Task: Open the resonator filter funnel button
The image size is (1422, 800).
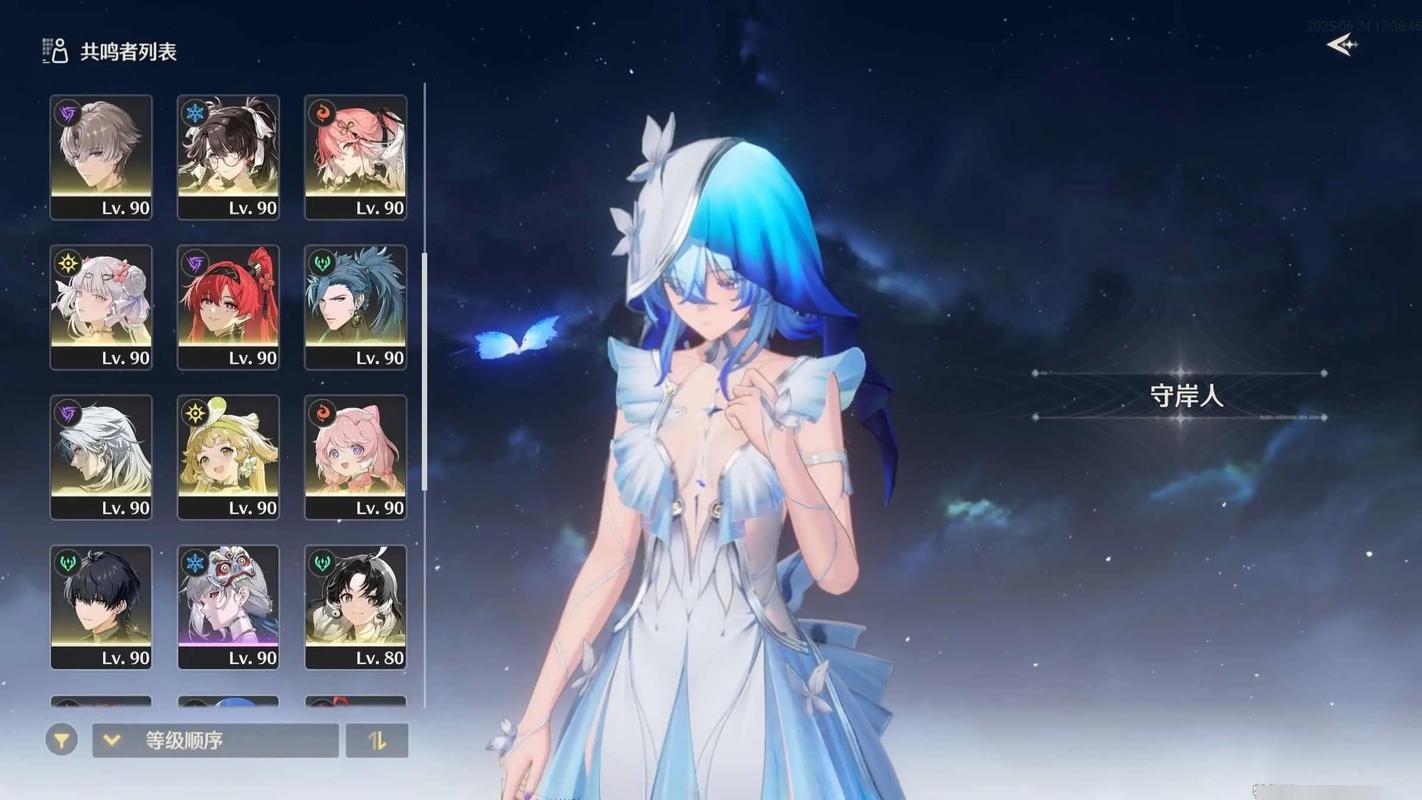Action: (x=61, y=740)
